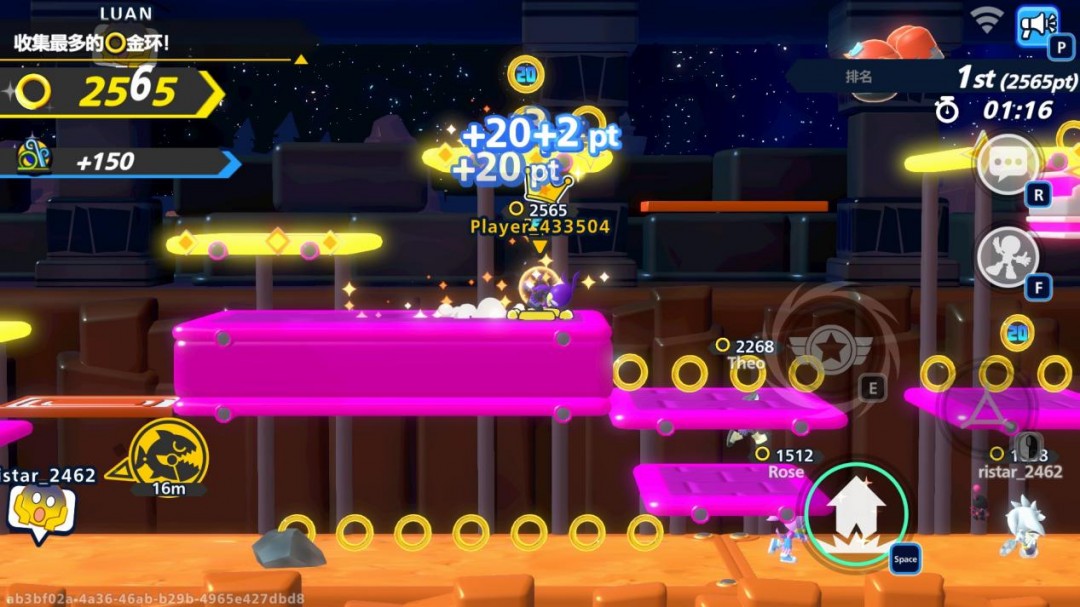Tap the megaphone announcement button

(x=1037, y=25)
